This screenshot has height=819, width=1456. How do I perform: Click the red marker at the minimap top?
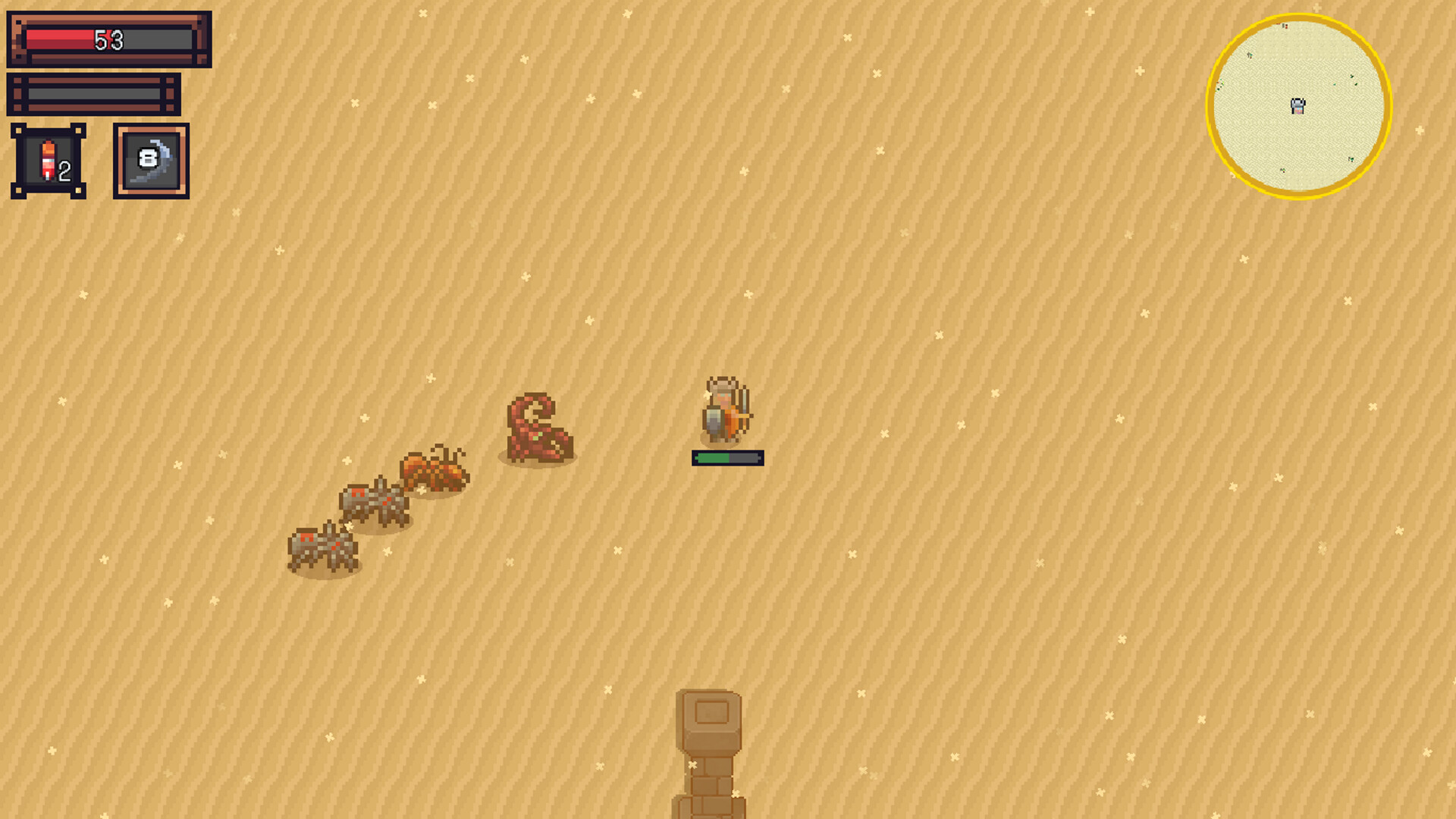tap(1285, 26)
